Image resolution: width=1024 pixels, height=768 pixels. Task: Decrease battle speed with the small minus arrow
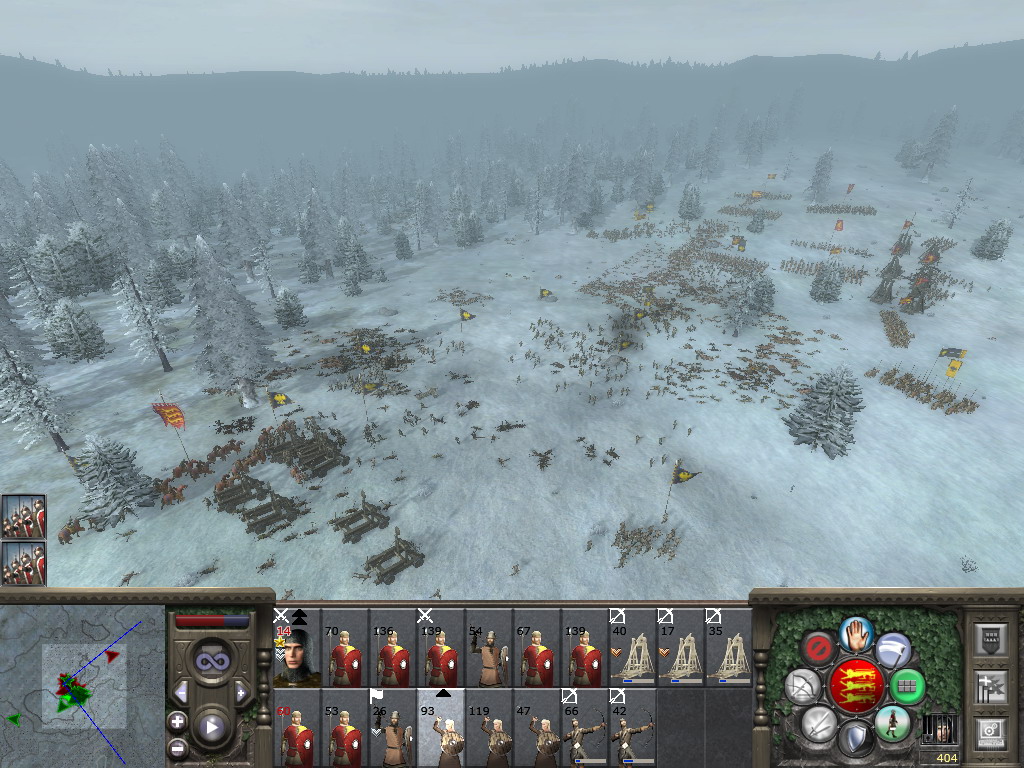click(x=181, y=692)
